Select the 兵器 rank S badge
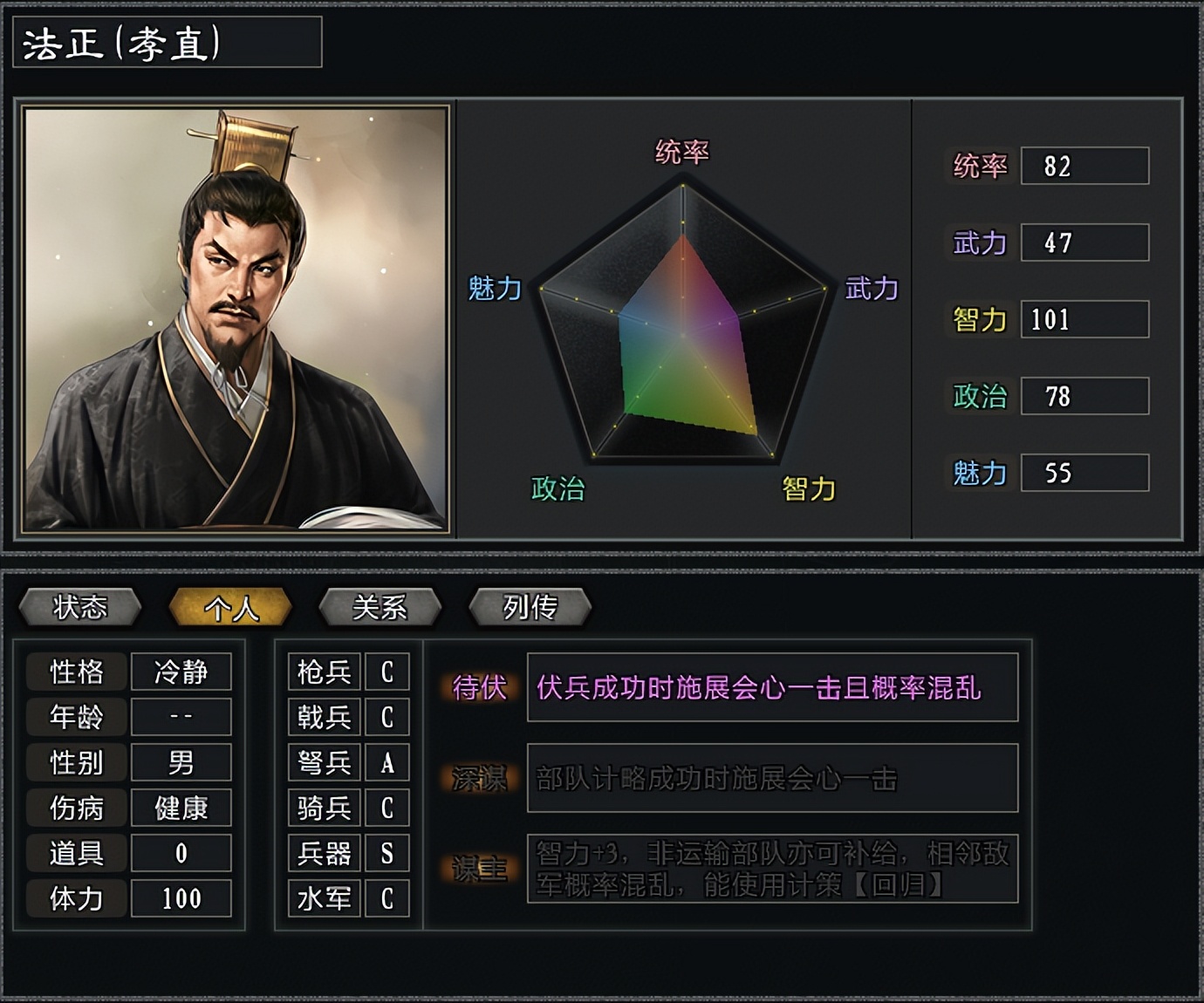 pos(387,854)
